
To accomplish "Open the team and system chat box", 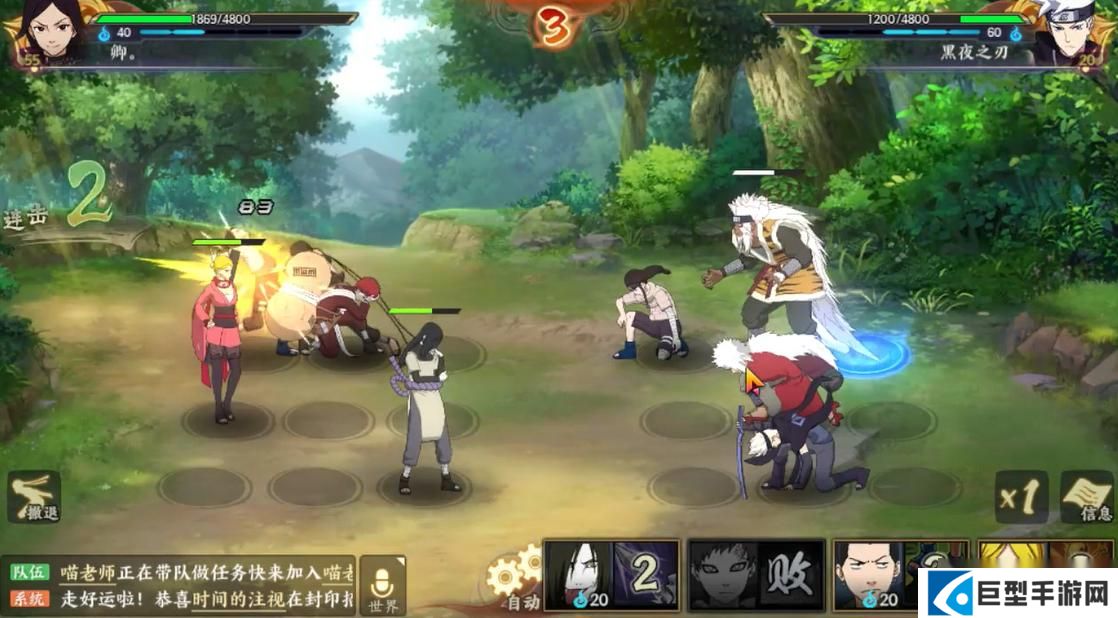I will coord(180,585).
